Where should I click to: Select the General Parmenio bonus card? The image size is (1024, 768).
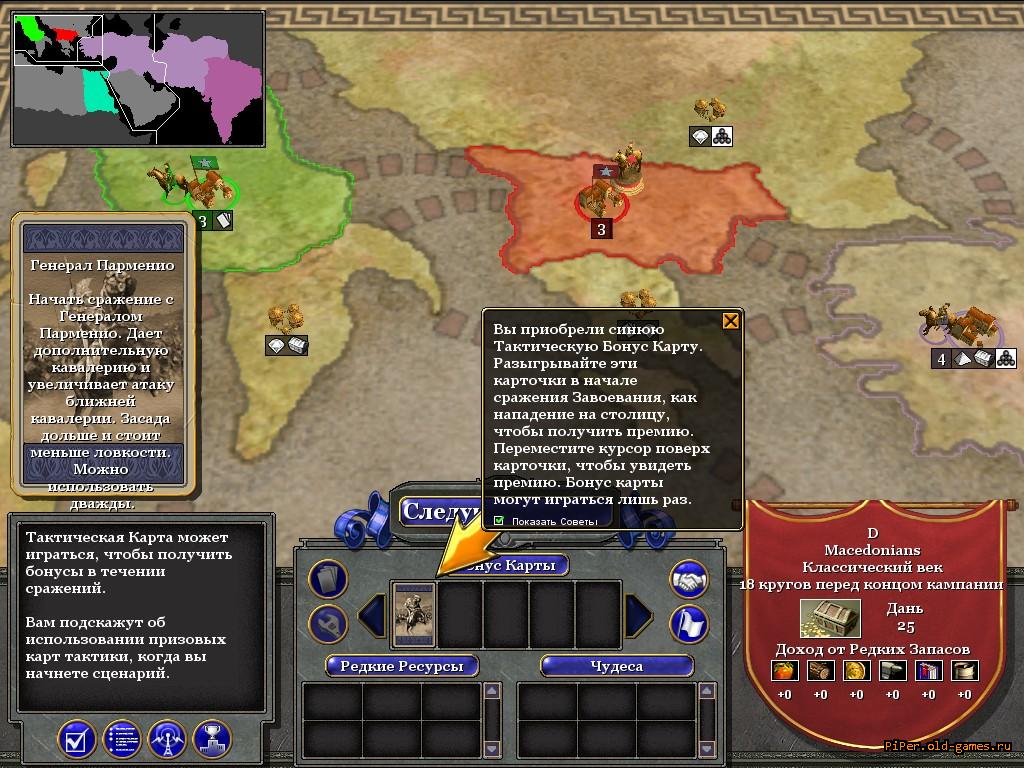pos(414,613)
